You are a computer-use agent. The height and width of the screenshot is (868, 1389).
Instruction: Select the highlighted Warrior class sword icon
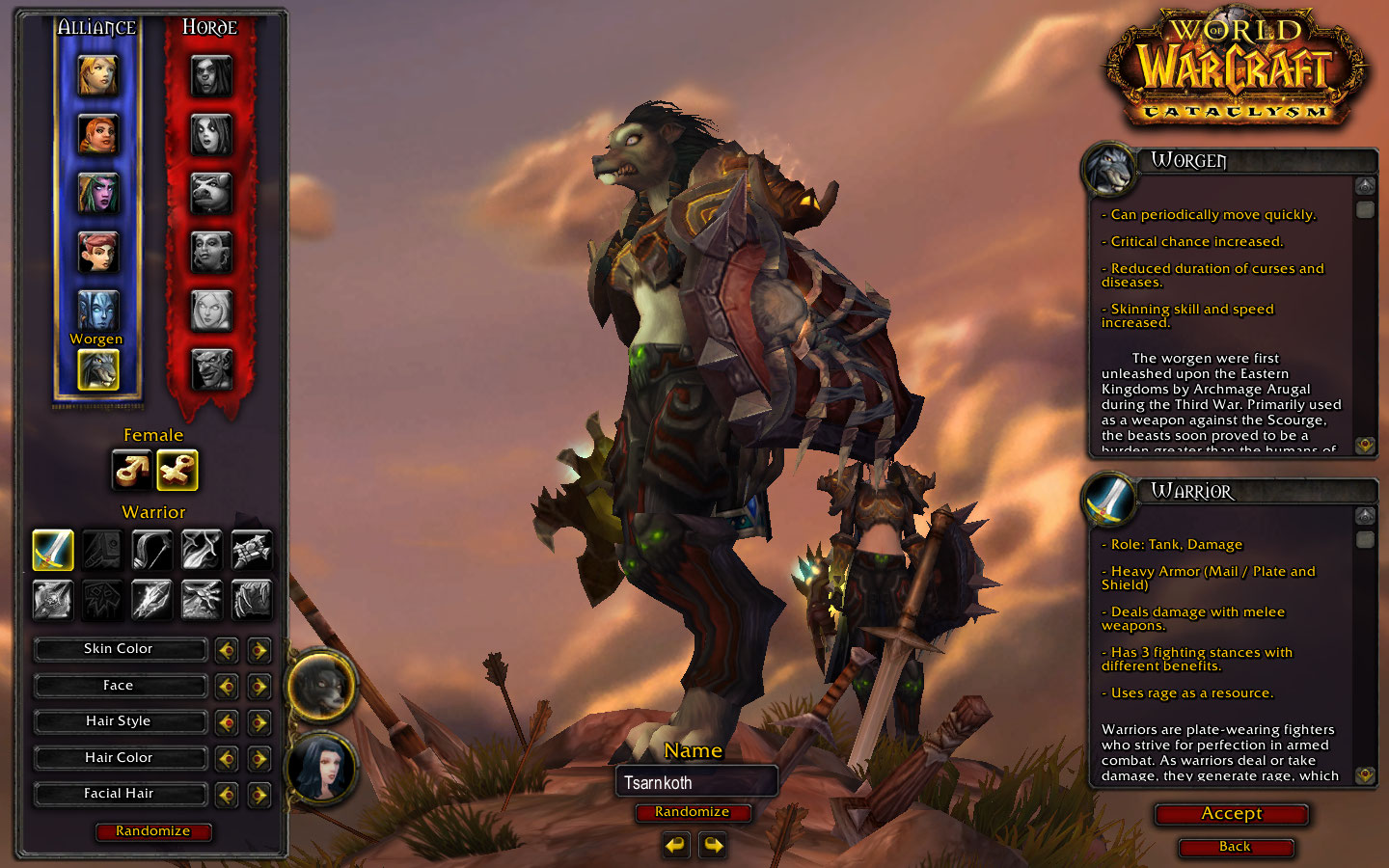click(53, 550)
